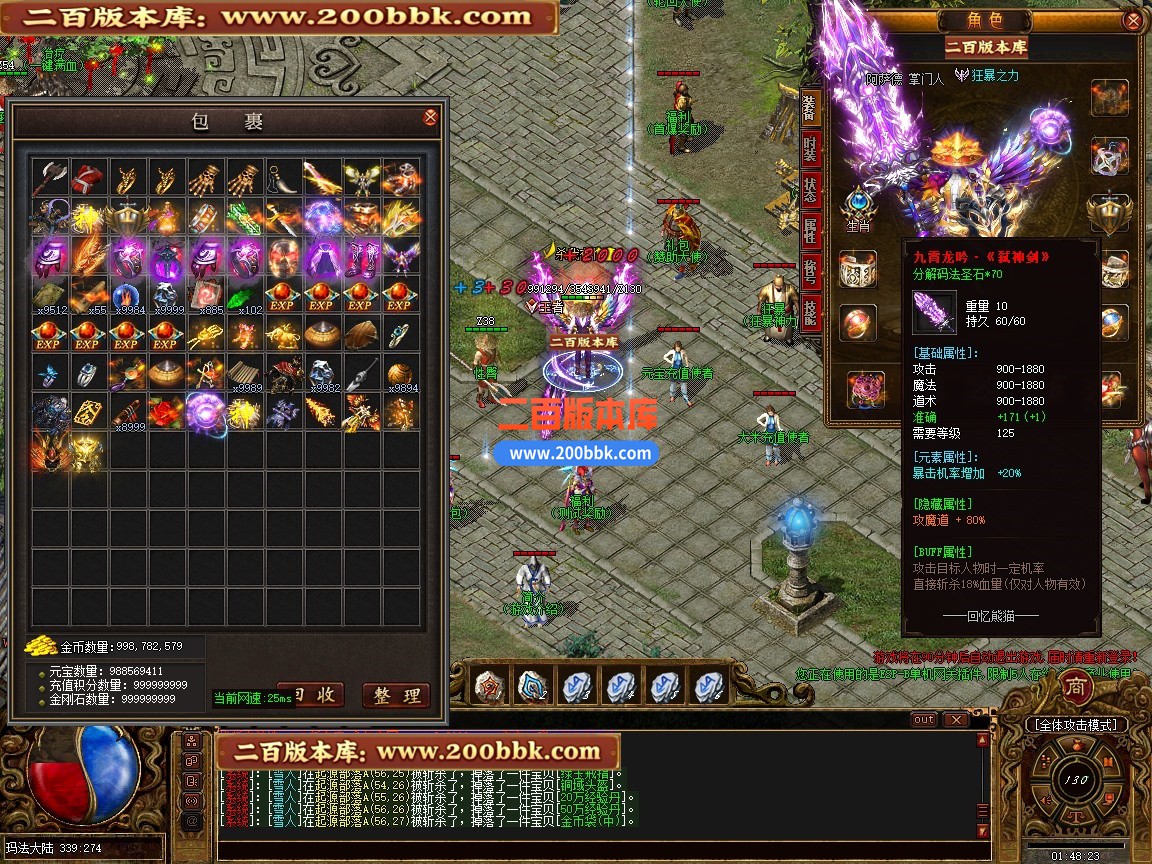Image resolution: width=1152 pixels, height=864 pixels.
Task: Close the 包裹 inventory window
Action: pyautogui.click(x=430, y=118)
